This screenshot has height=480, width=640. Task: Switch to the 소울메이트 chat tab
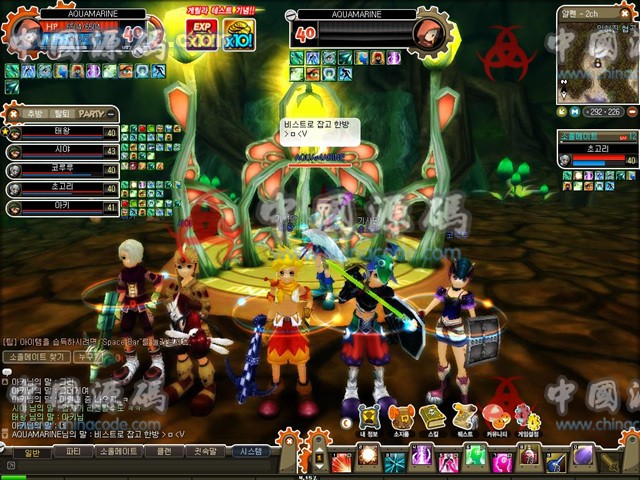[x=117, y=452]
